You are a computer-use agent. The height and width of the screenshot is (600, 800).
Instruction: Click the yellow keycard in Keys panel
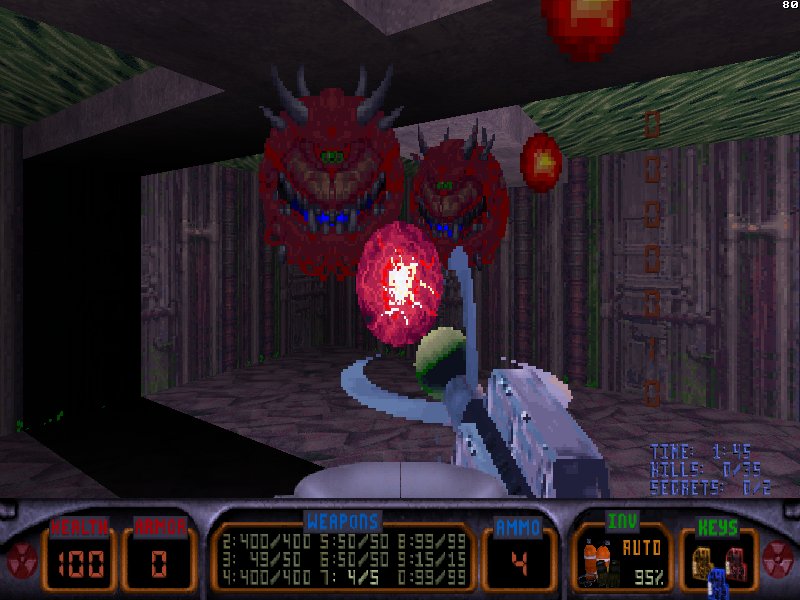pyautogui.click(x=702, y=560)
